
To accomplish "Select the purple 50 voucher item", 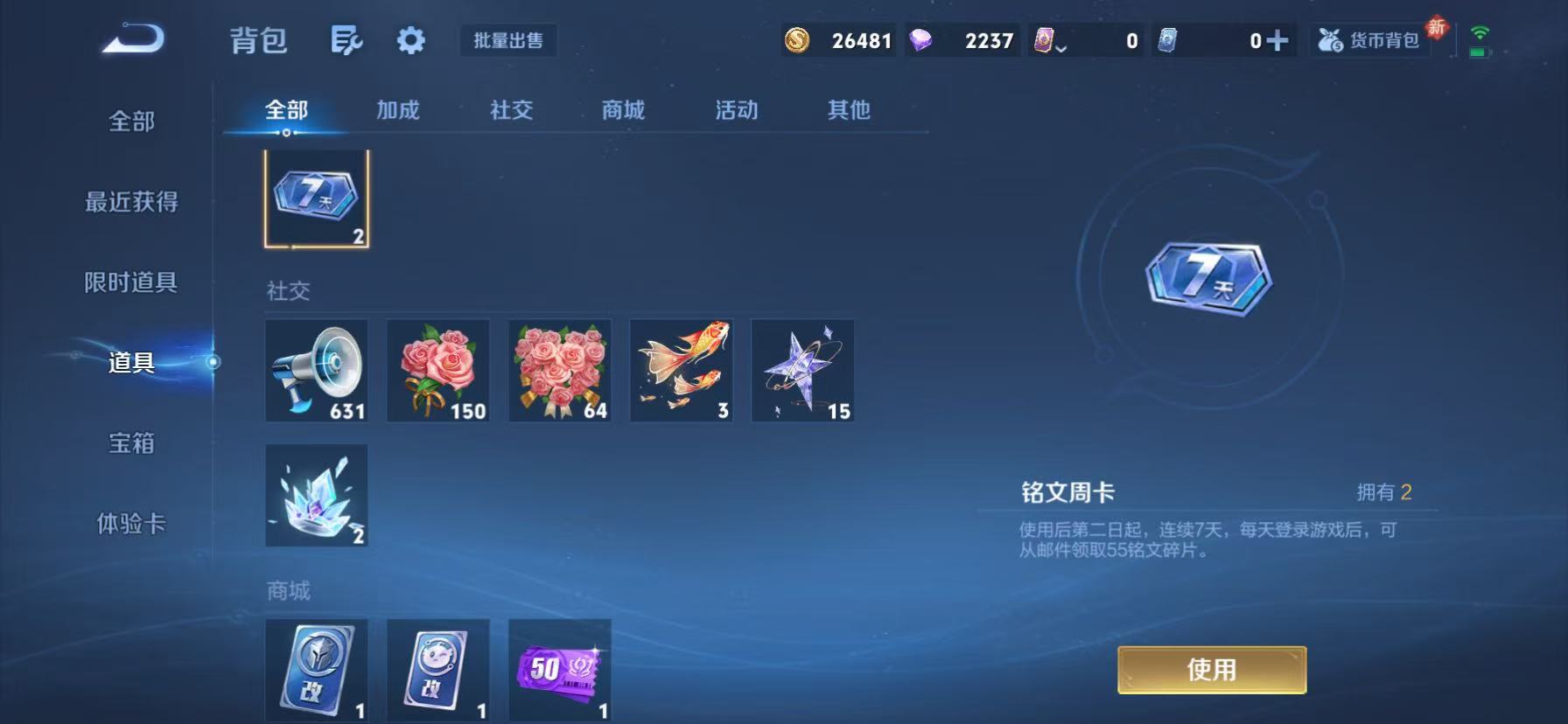I will pyautogui.click(x=559, y=672).
